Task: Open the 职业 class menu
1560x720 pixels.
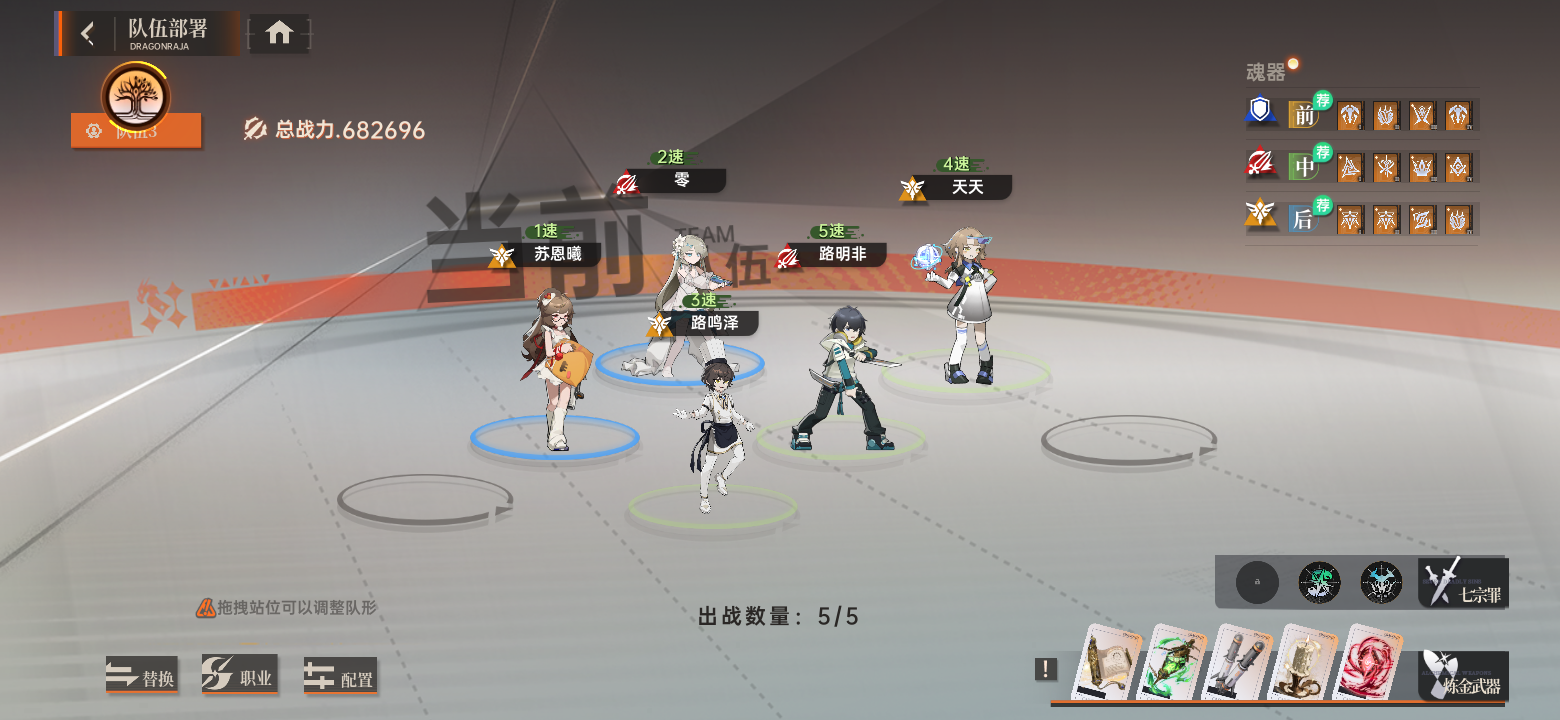Action: click(x=240, y=677)
